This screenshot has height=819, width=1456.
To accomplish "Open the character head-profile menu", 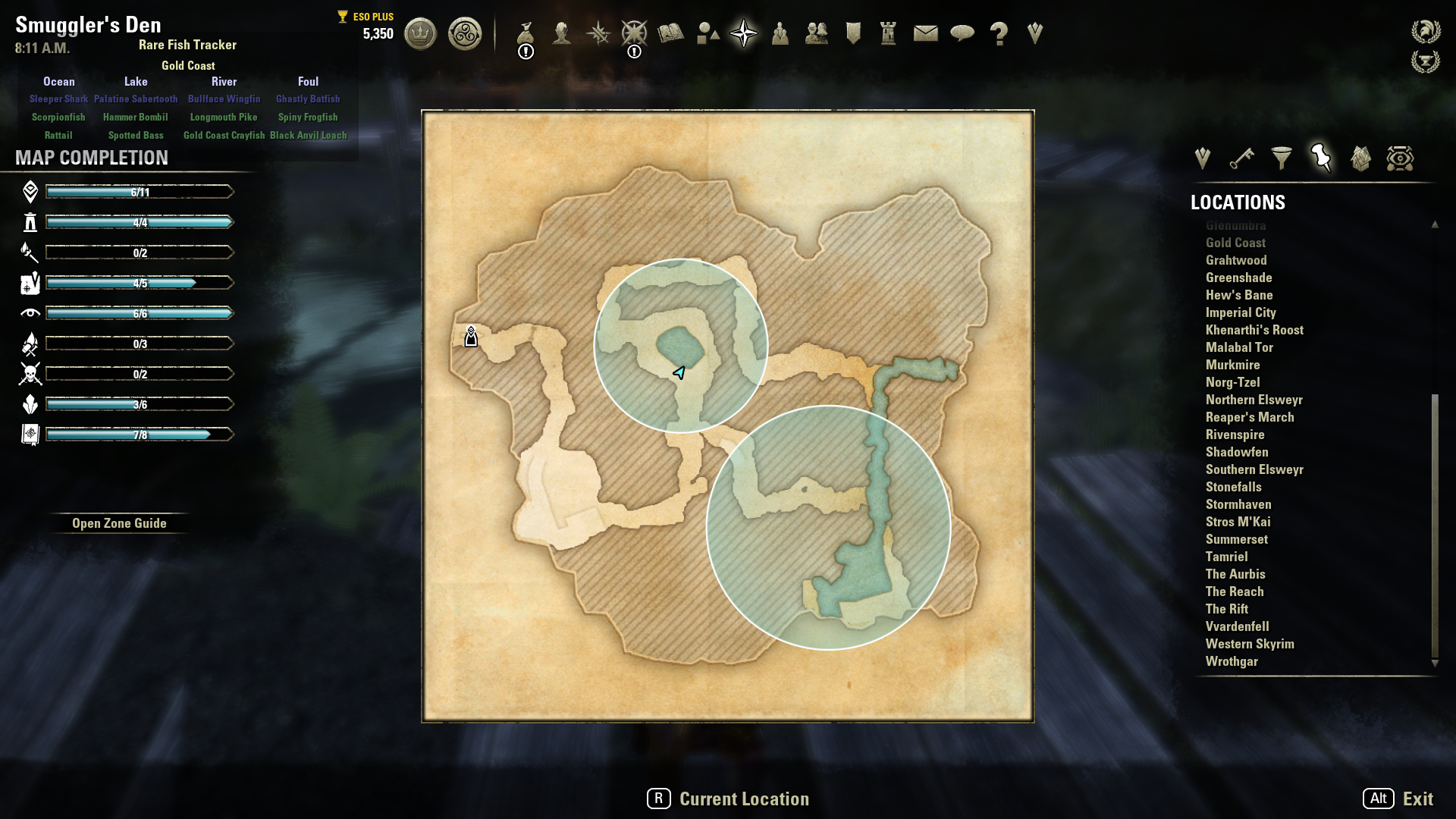I will 562,33.
